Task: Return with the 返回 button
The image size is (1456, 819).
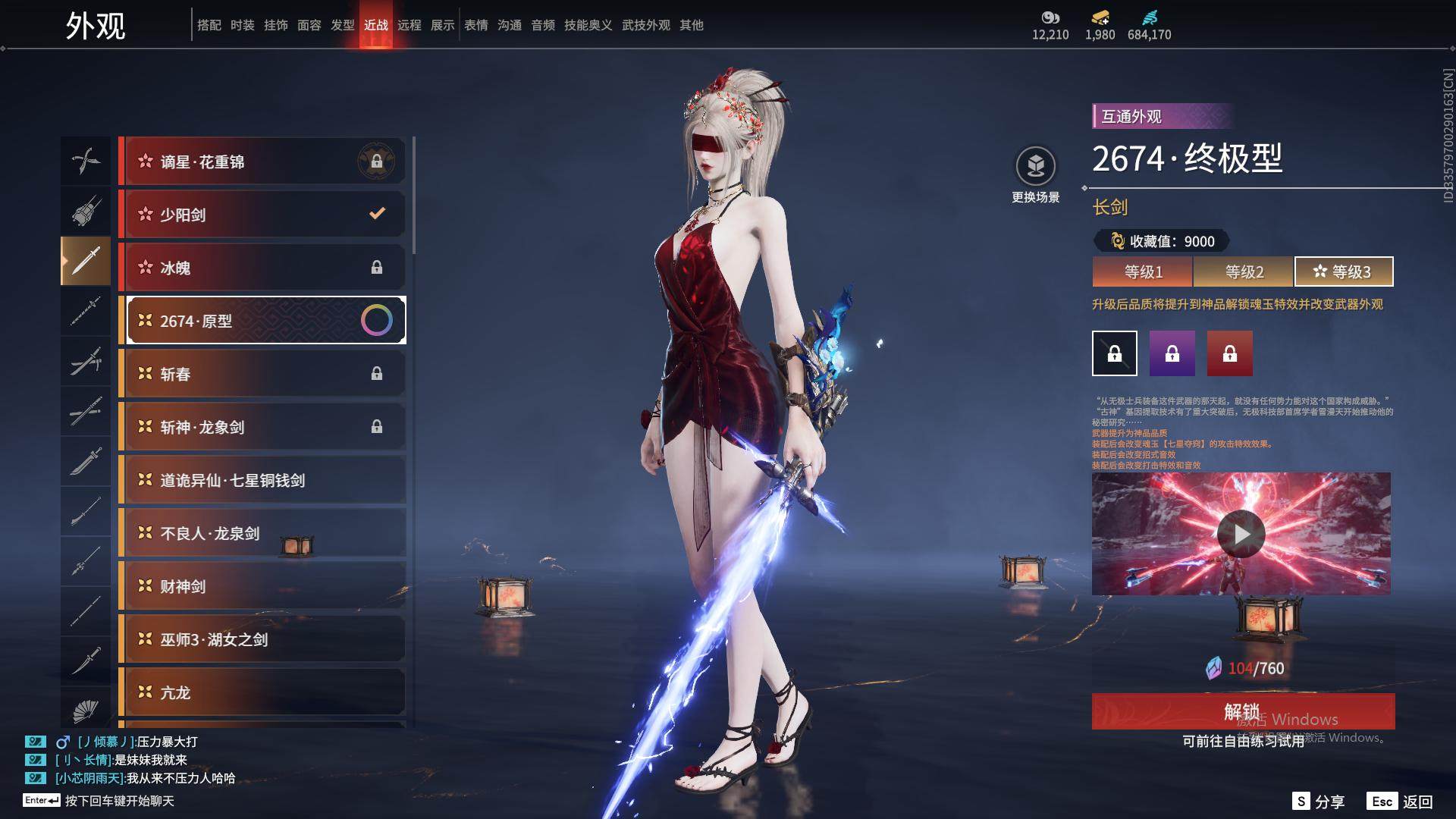Action: pos(1401,802)
